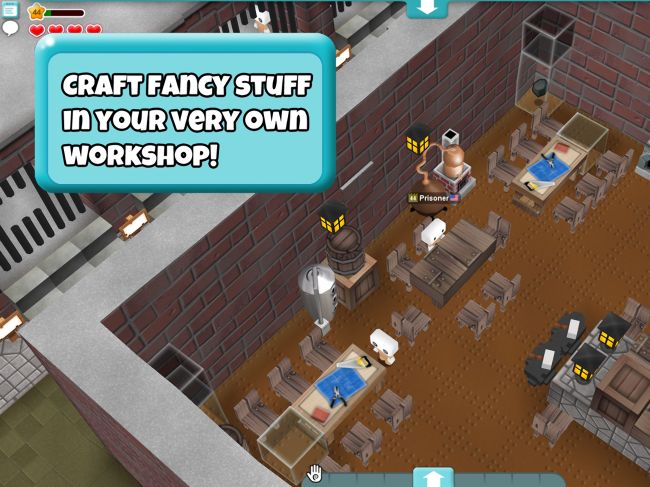The image size is (650, 487).
Task: Open the bottom panel with the up arrow
Action: 432,478
